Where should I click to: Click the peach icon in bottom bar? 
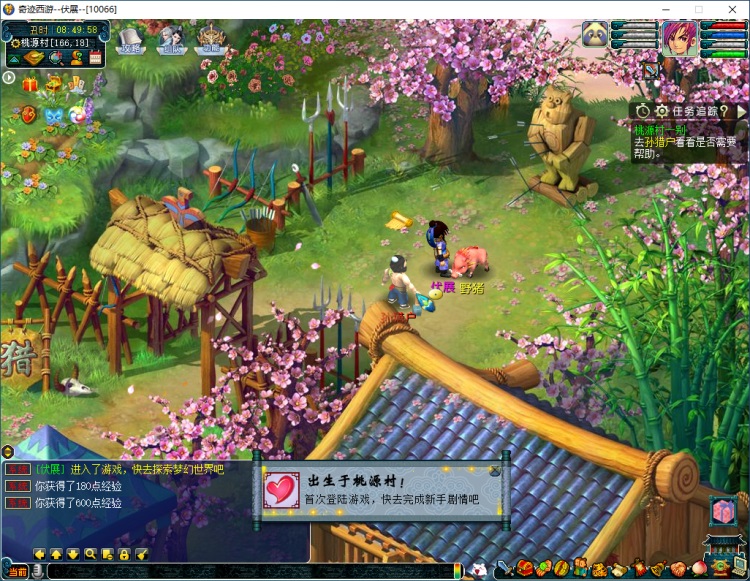click(700, 569)
